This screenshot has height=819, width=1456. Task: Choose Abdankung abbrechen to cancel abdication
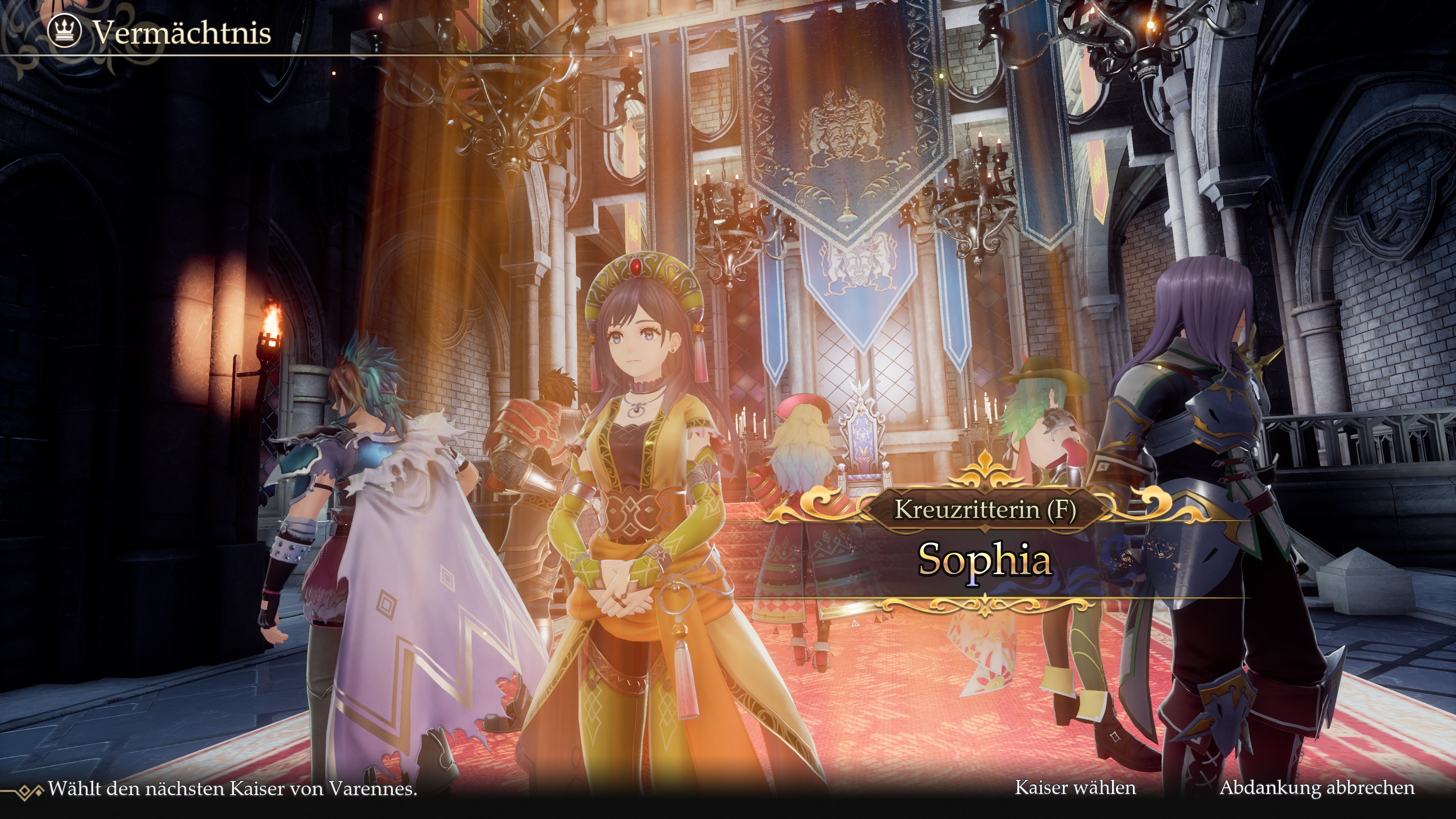1316,788
